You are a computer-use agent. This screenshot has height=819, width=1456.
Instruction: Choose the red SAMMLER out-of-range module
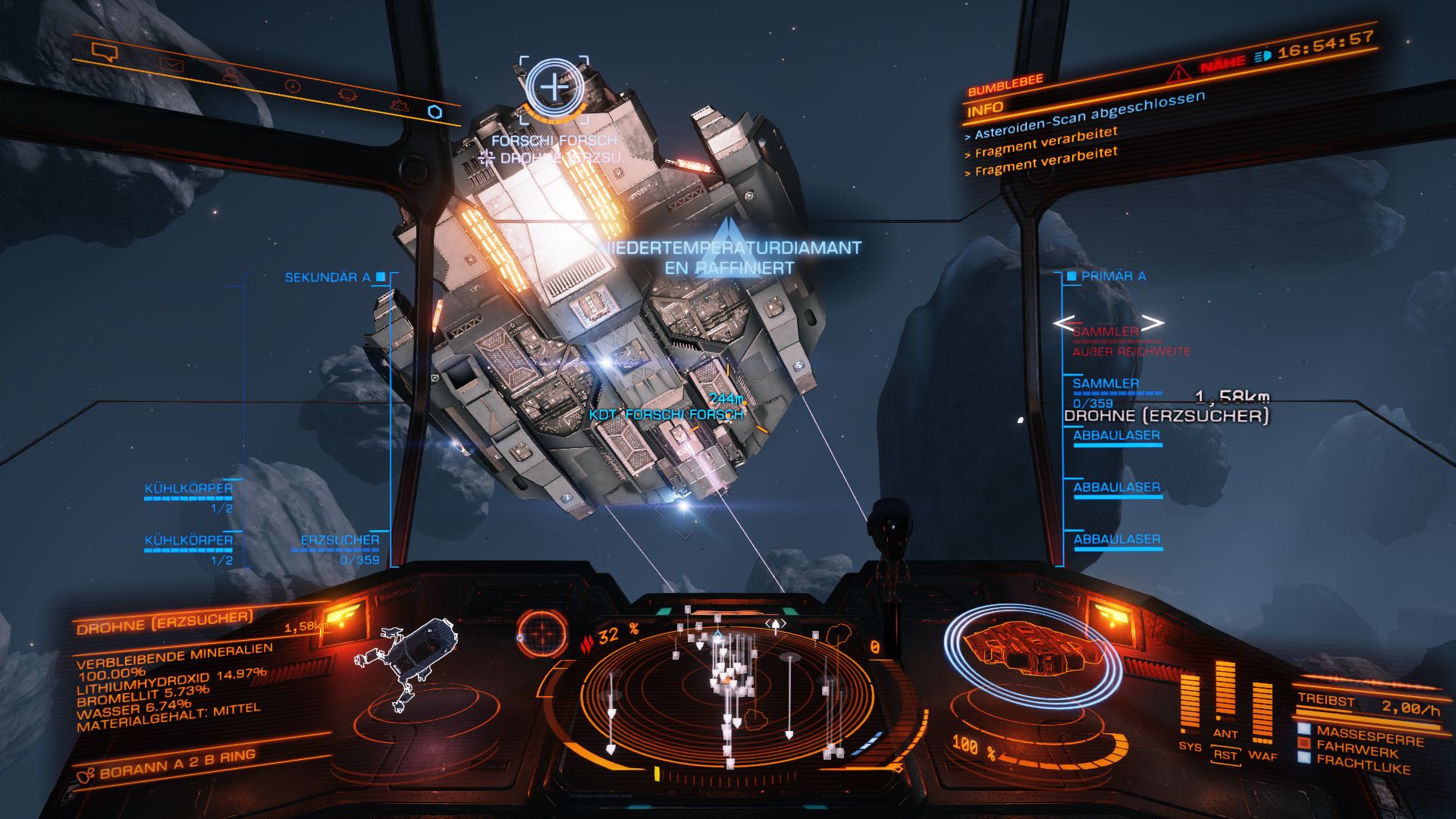click(1106, 332)
